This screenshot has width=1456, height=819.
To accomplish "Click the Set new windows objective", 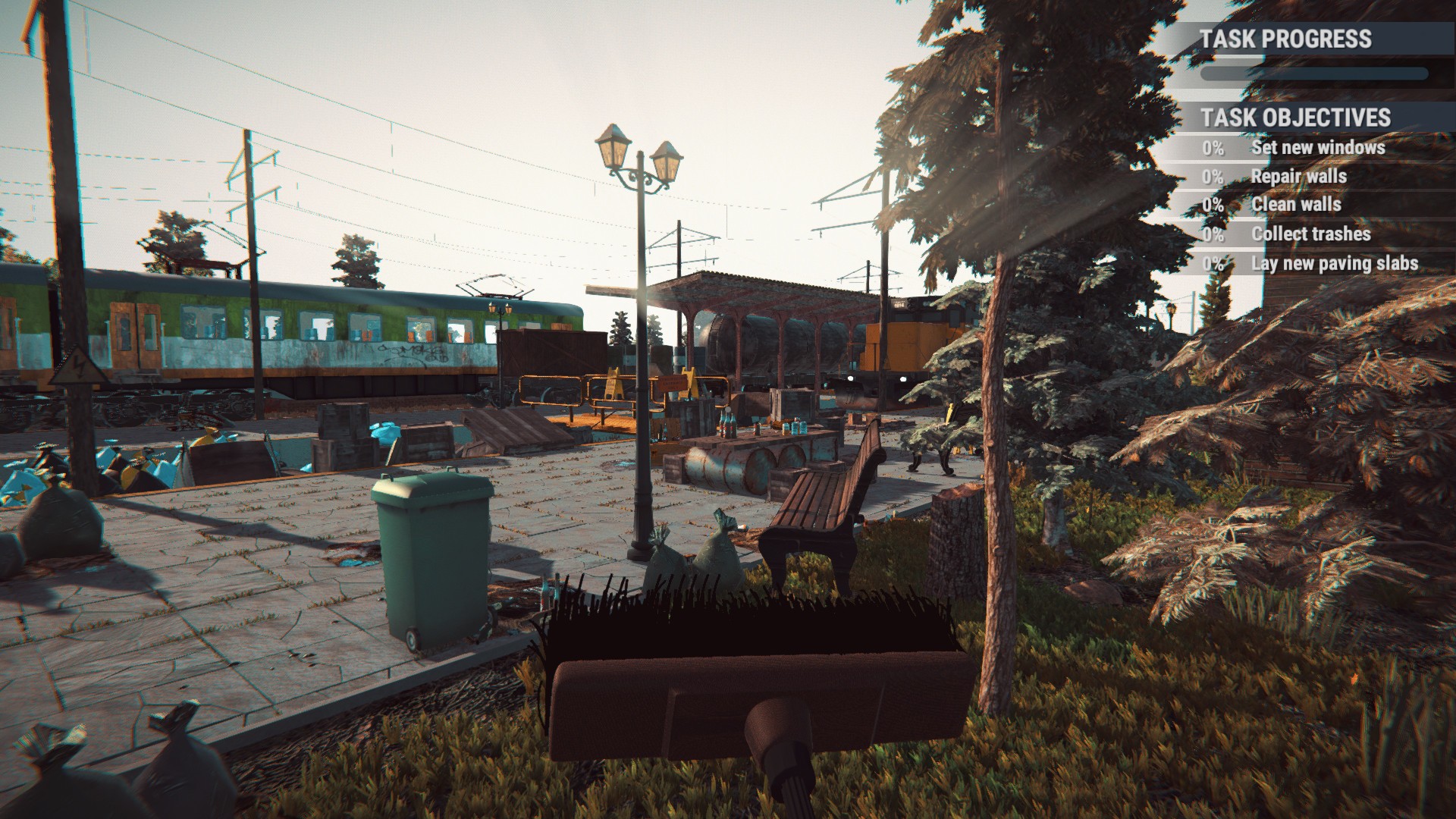I will click(x=1319, y=148).
